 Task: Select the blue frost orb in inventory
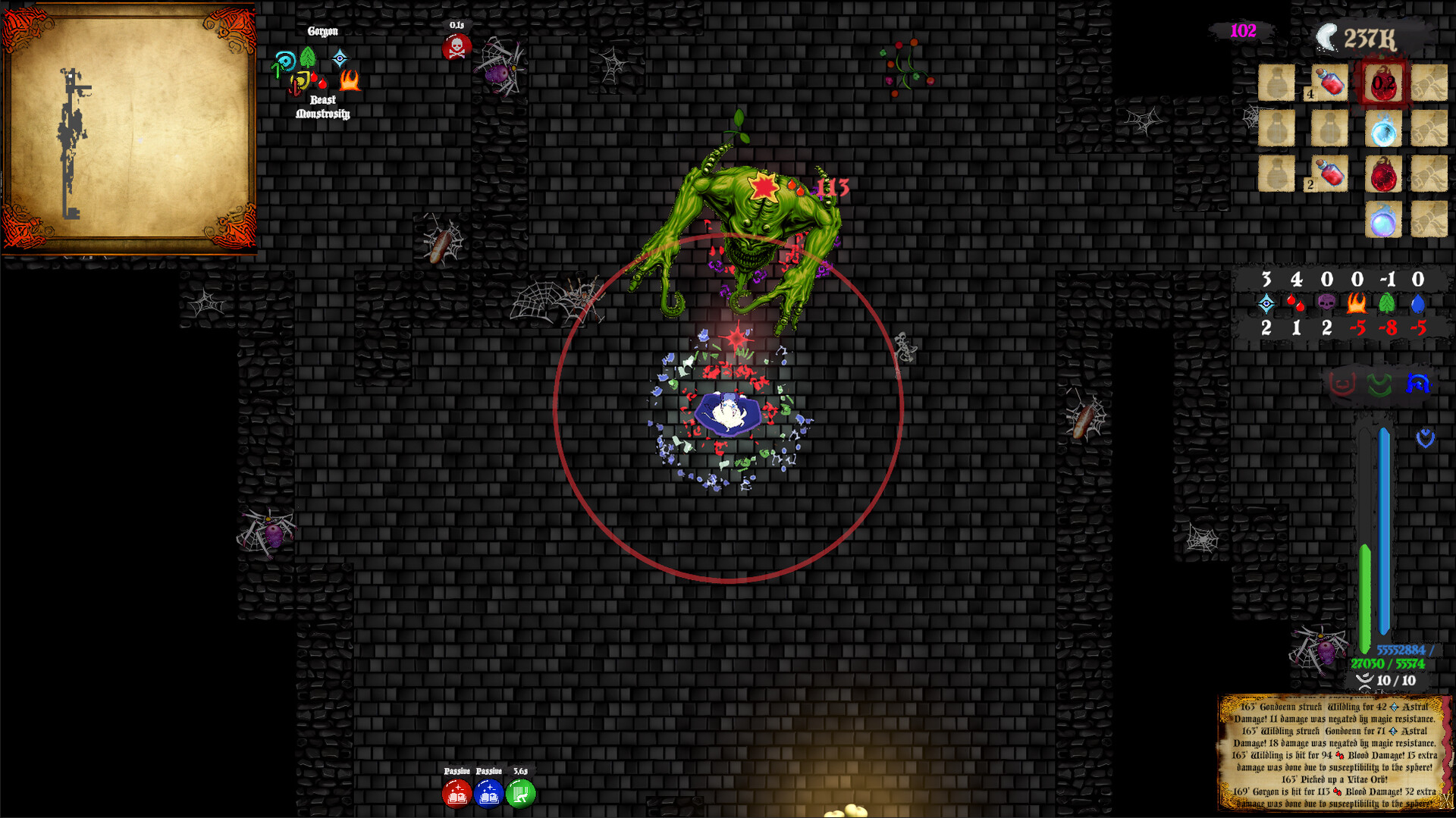coord(1382,129)
